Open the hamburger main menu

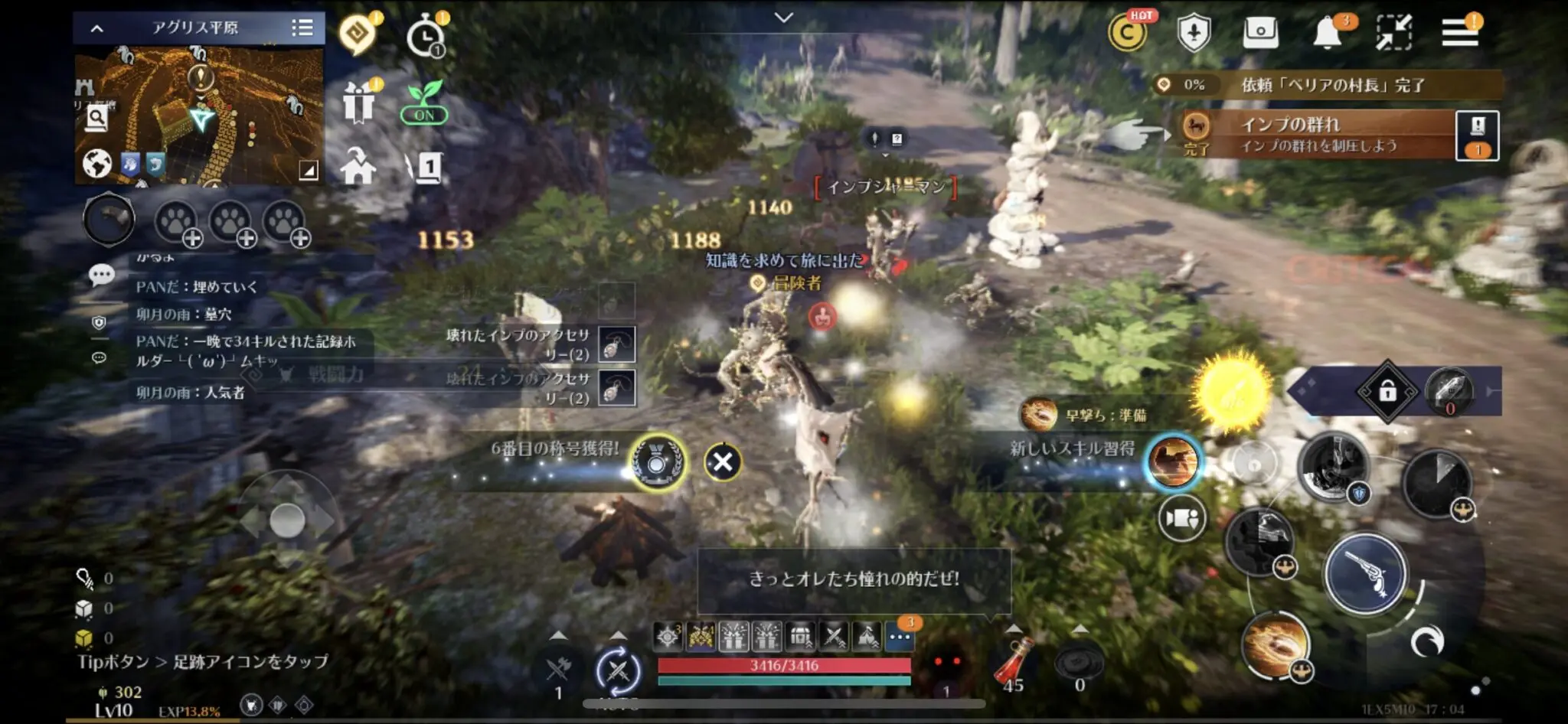tap(1459, 33)
